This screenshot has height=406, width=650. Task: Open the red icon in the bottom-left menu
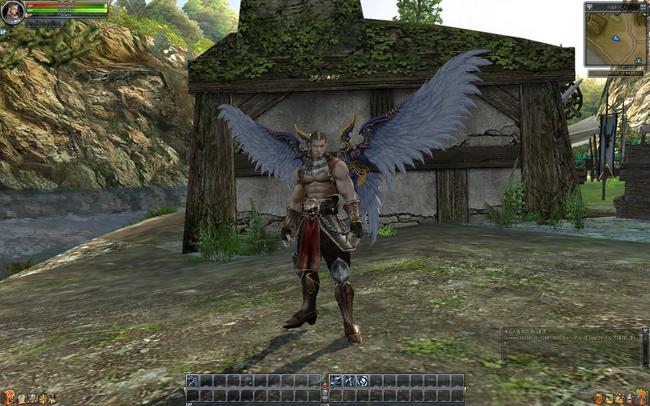pos(8,398)
